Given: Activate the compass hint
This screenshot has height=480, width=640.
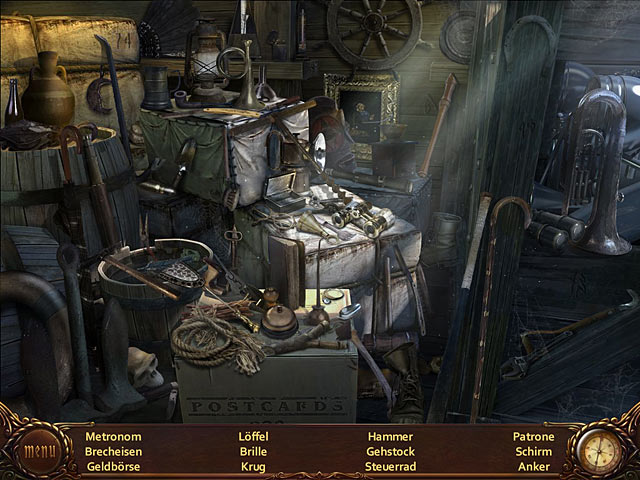Looking at the screenshot, I should click(598, 449).
